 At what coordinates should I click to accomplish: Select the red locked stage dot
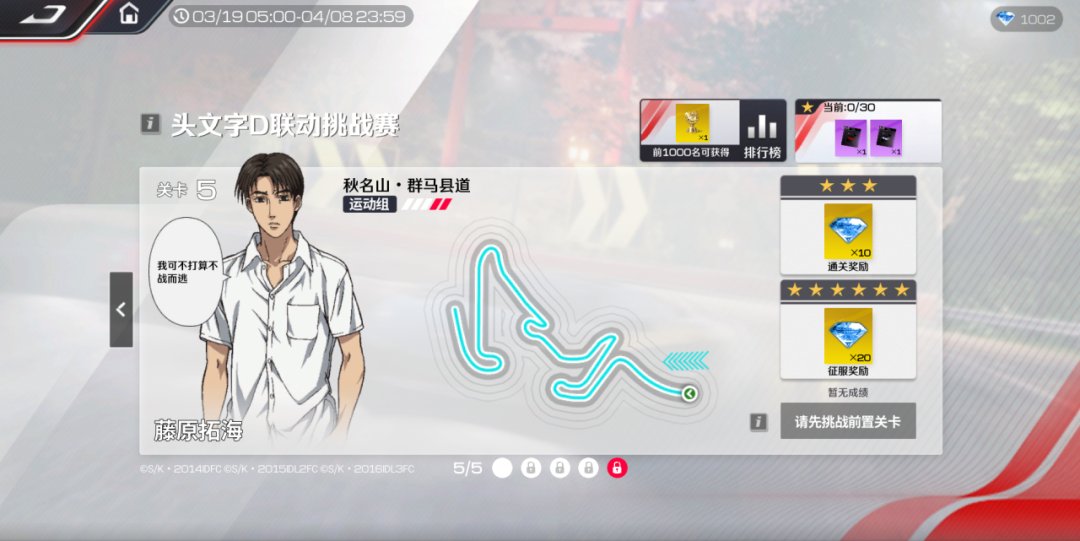tap(617, 468)
